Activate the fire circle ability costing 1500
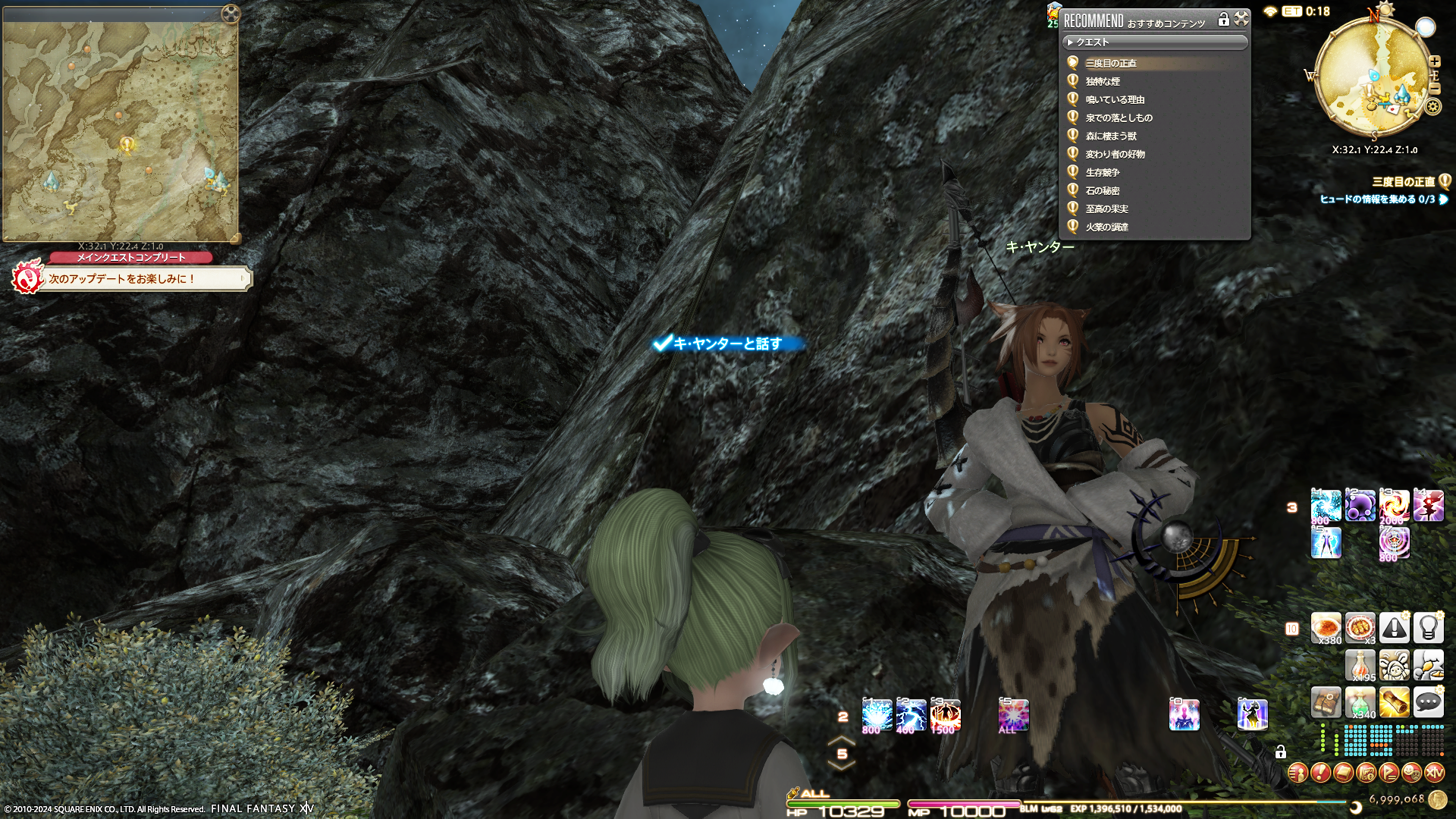The height and width of the screenshot is (819, 1456). tap(945, 715)
